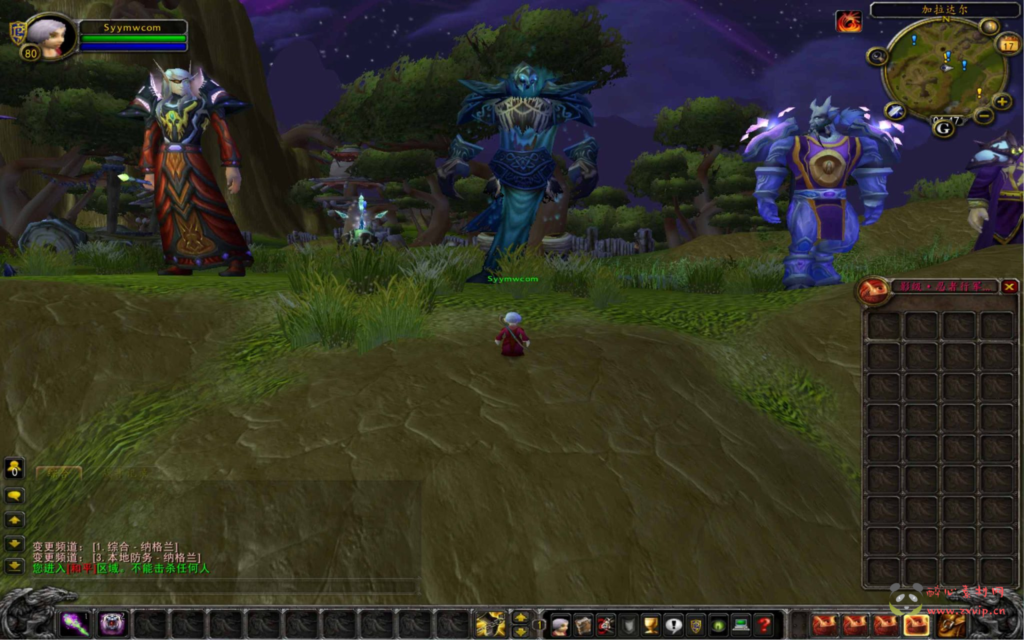The width and height of the screenshot is (1024, 640).
Task: Open the character info micro button
Action: [560, 626]
